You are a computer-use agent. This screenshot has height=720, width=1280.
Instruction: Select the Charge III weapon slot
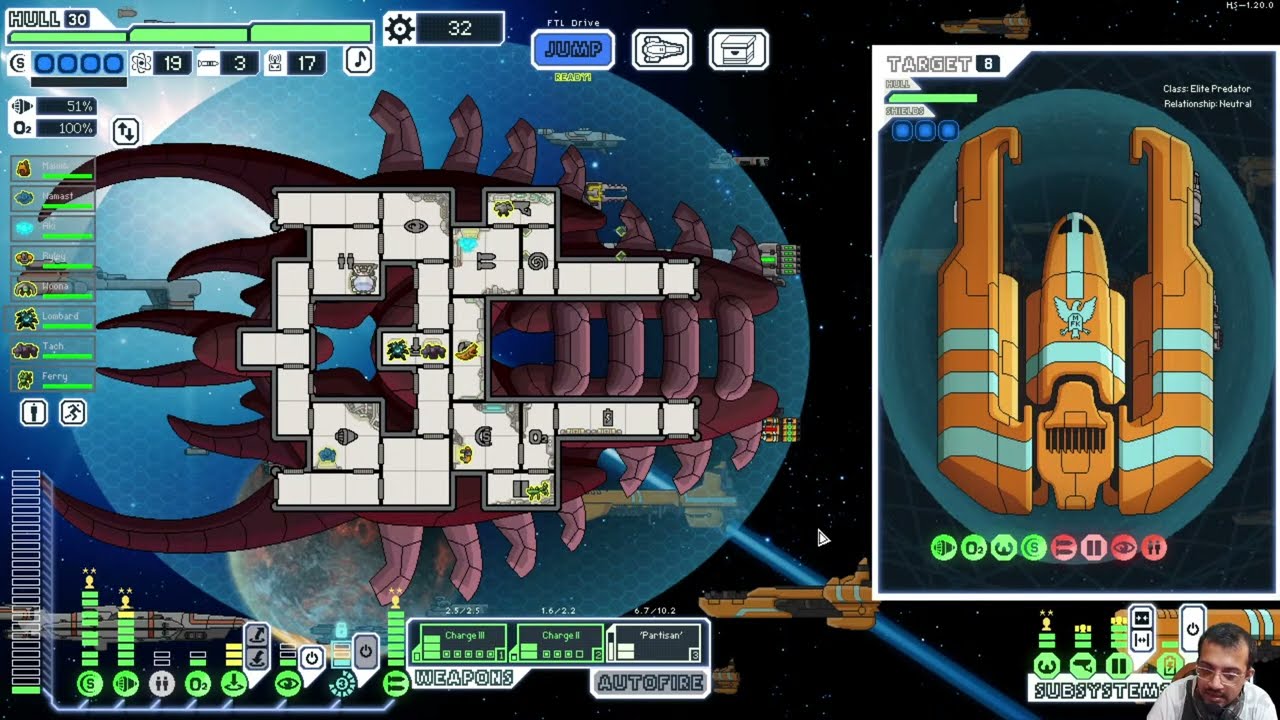459,643
